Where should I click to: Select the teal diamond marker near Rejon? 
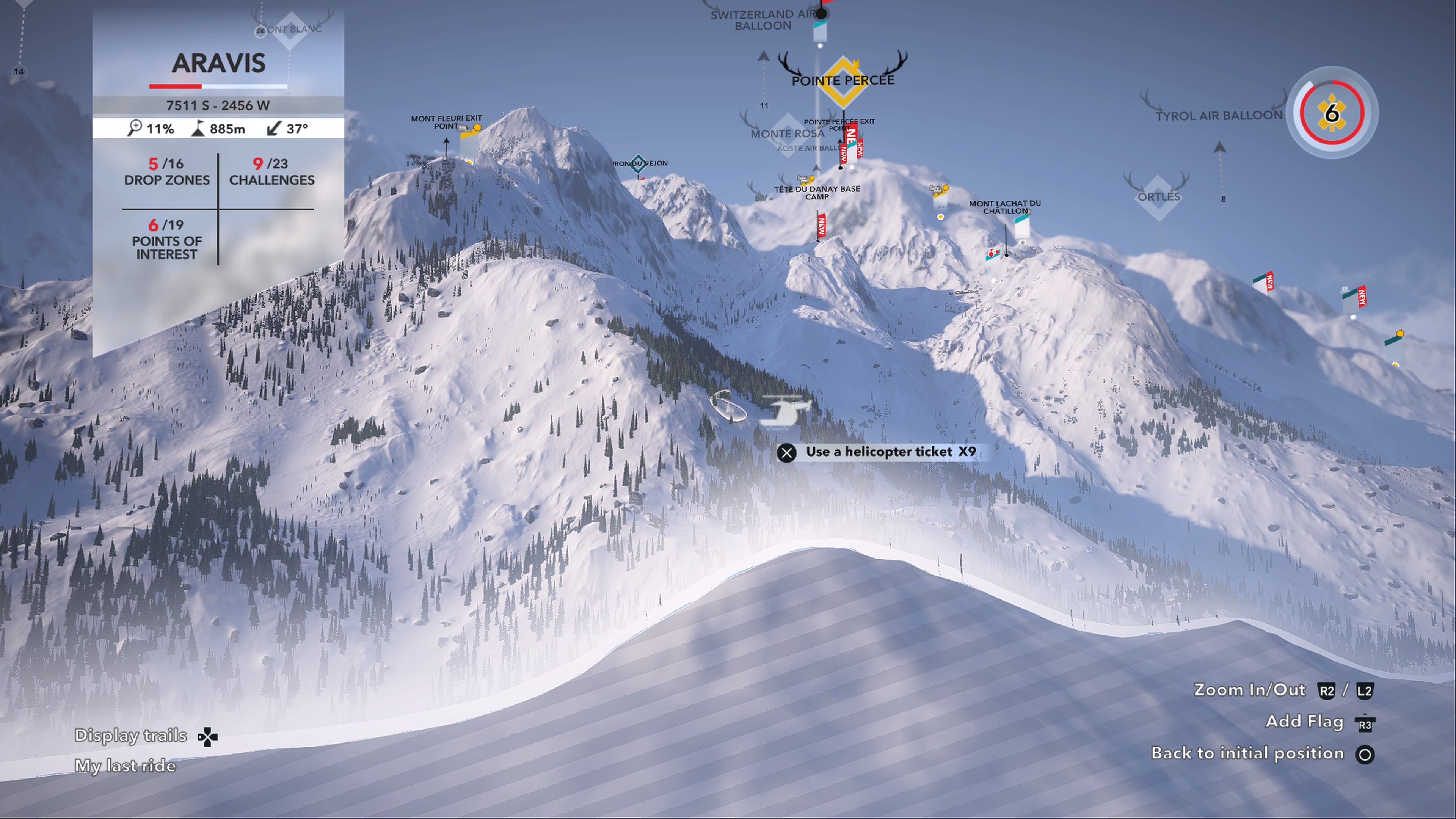coord(638,164)
